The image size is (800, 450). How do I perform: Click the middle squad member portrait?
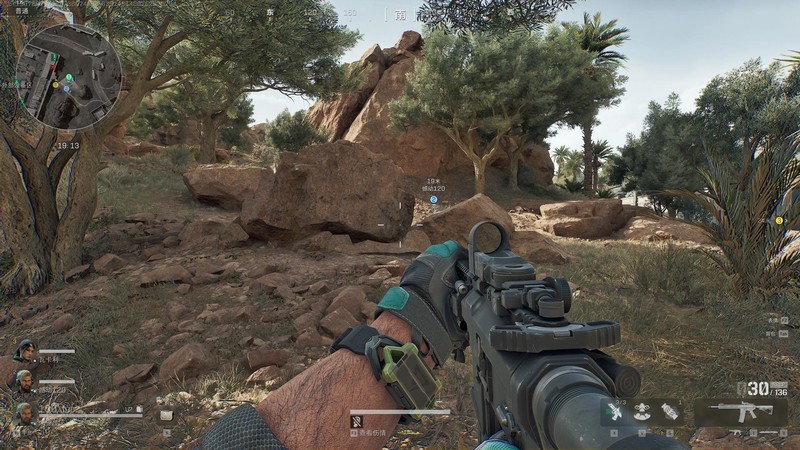24,381
